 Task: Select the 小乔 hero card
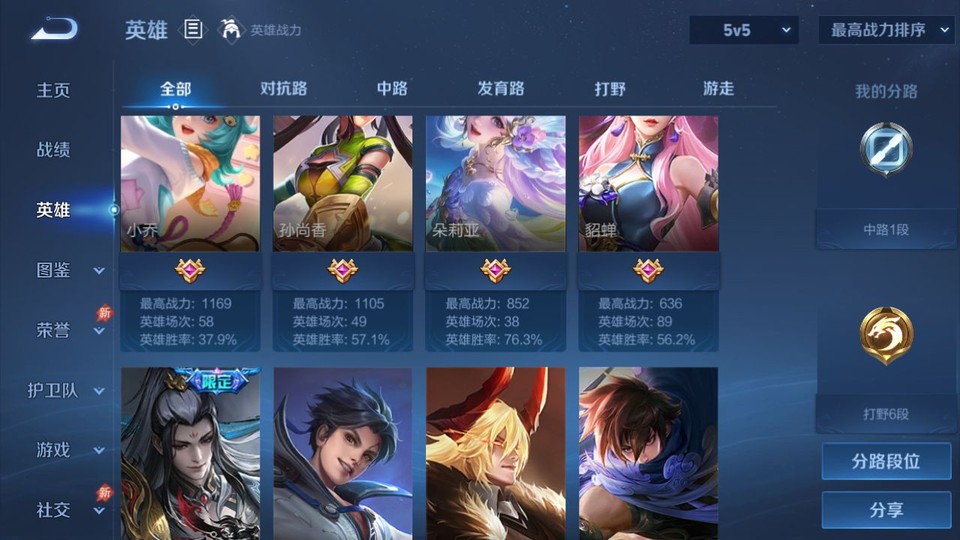pyautogui.click(x=190, y=183)
